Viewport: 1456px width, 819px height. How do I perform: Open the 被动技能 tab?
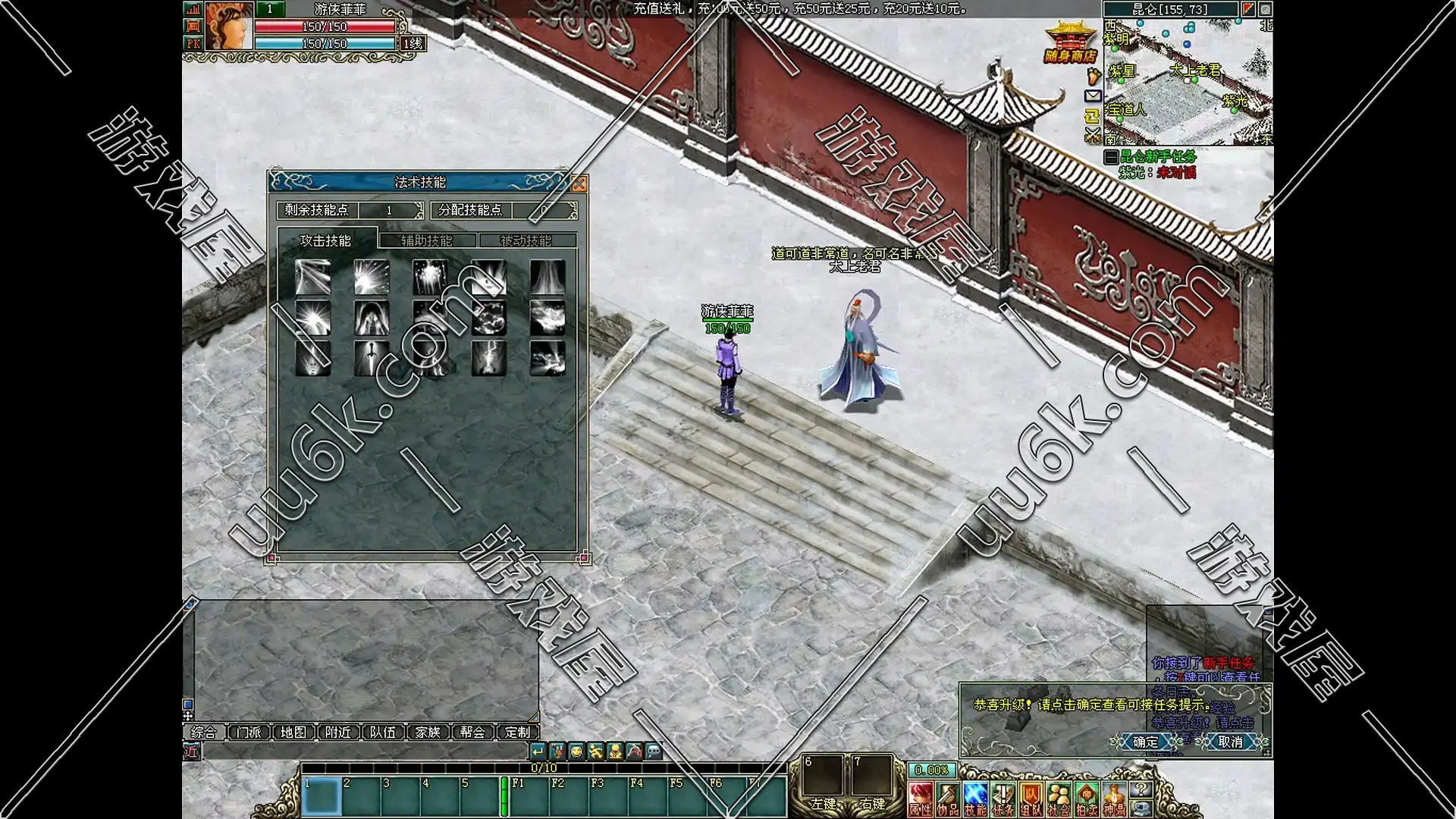526,240
